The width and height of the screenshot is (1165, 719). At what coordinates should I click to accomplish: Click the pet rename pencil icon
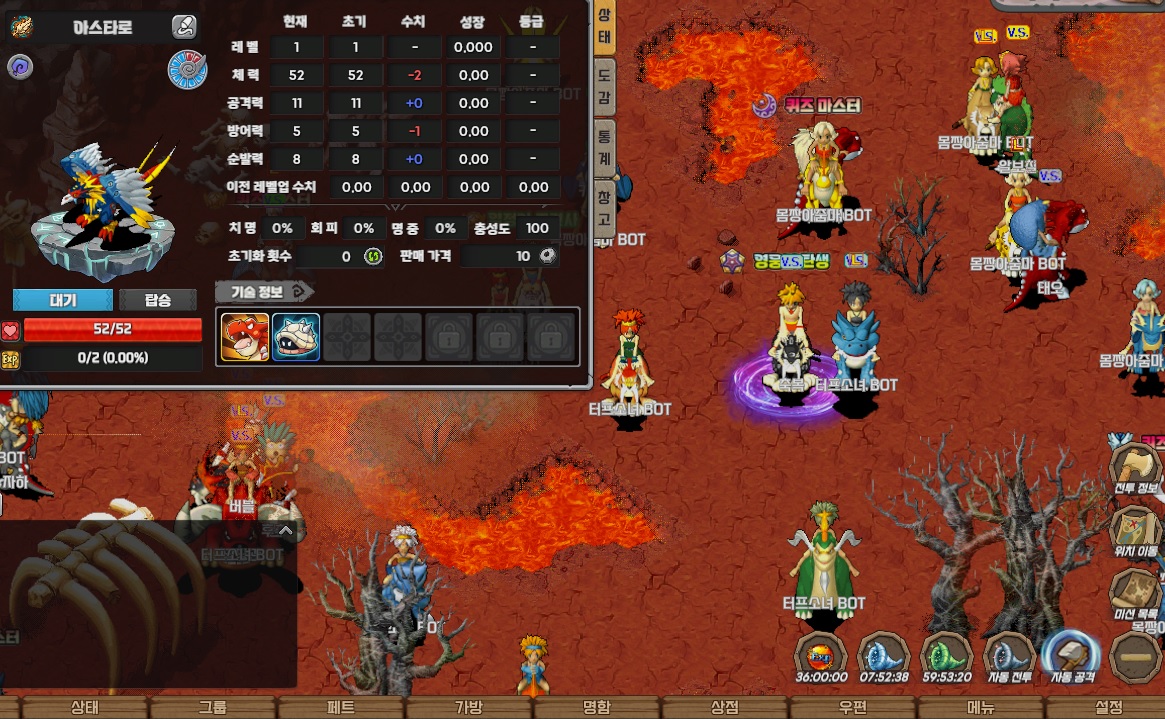point(184,27)
